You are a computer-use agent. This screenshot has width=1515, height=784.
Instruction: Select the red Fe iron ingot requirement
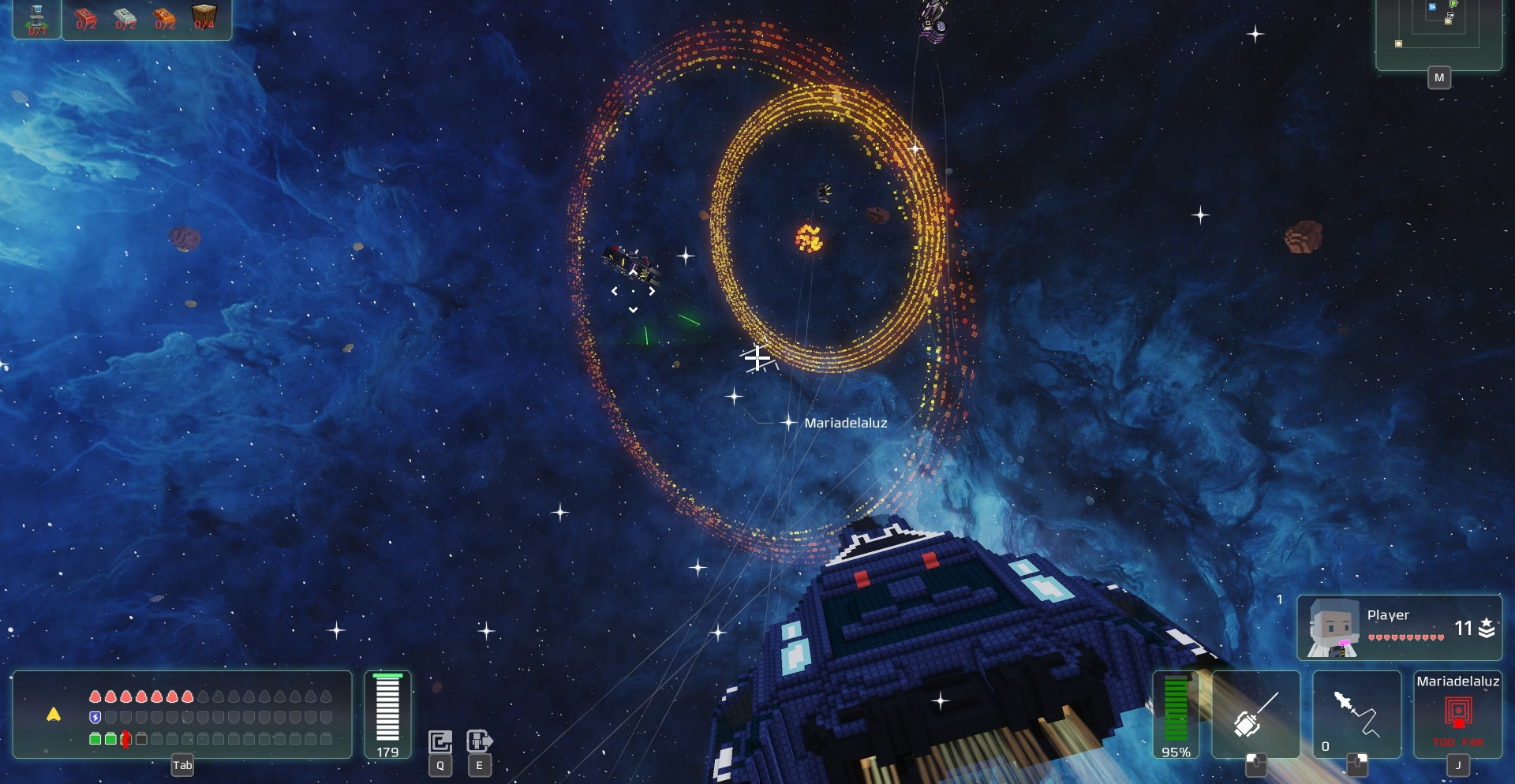click(86, 19)
